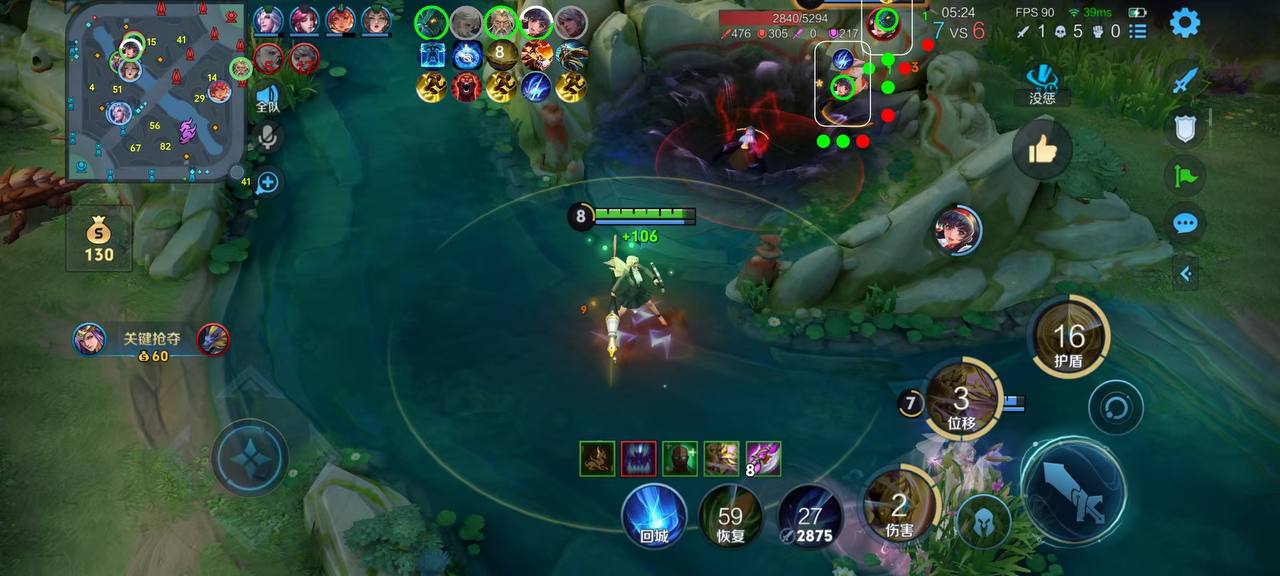The image size is (1280, 576).
Task: Toggle the microphone button
Action: (x=267, y=138)
